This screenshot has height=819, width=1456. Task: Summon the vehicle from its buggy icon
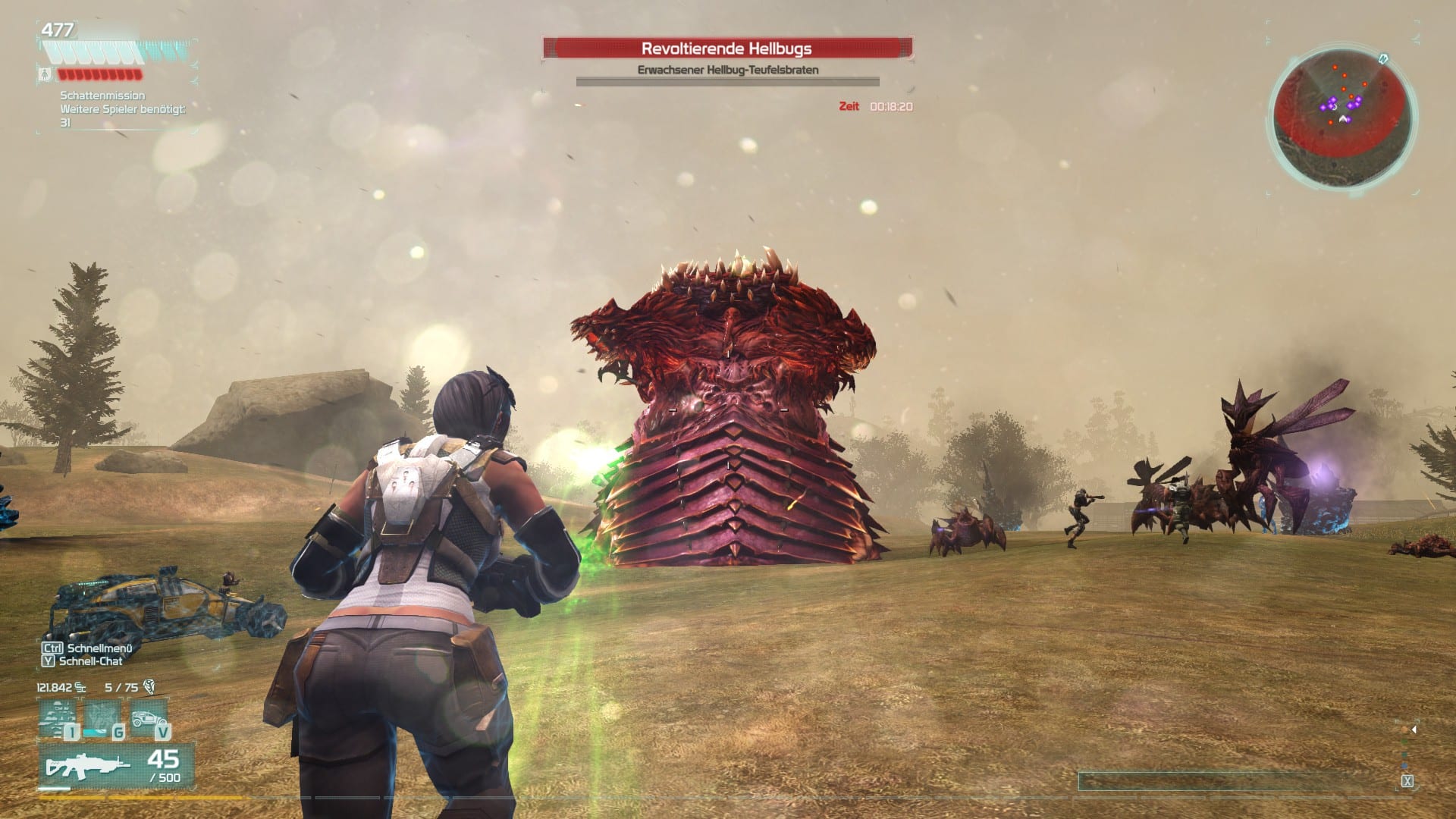tap(146, 718)
